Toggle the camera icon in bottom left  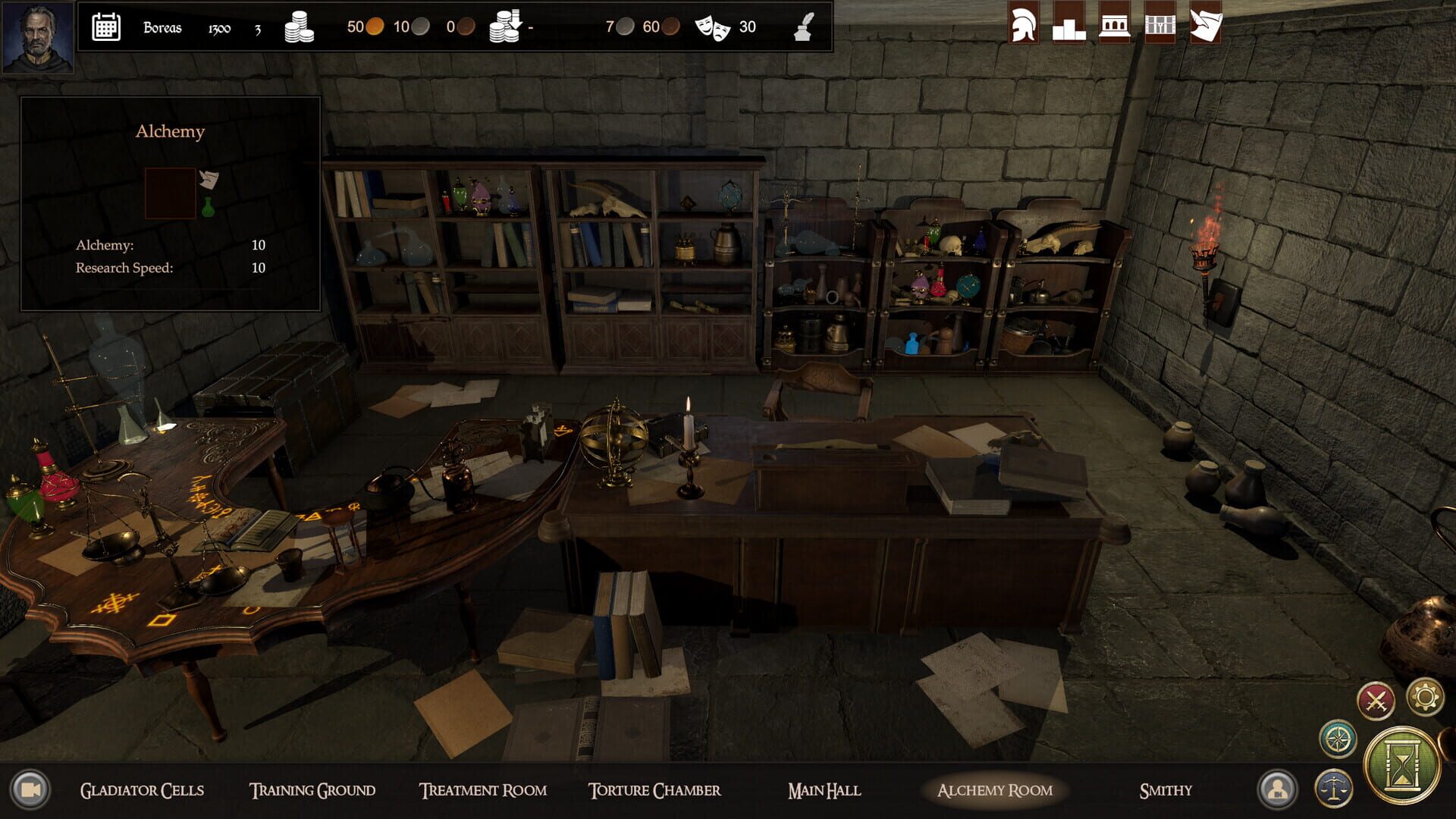pyautogui.click(x=30, y=790)
